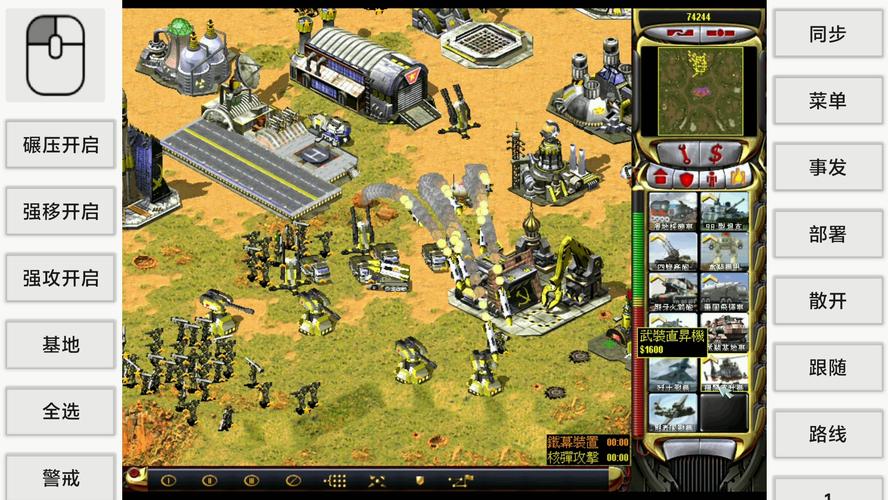The width and height of the screenshot is (888, 500).
Task: Tap the 路线 waypoint button
Action: coord(827,434)
